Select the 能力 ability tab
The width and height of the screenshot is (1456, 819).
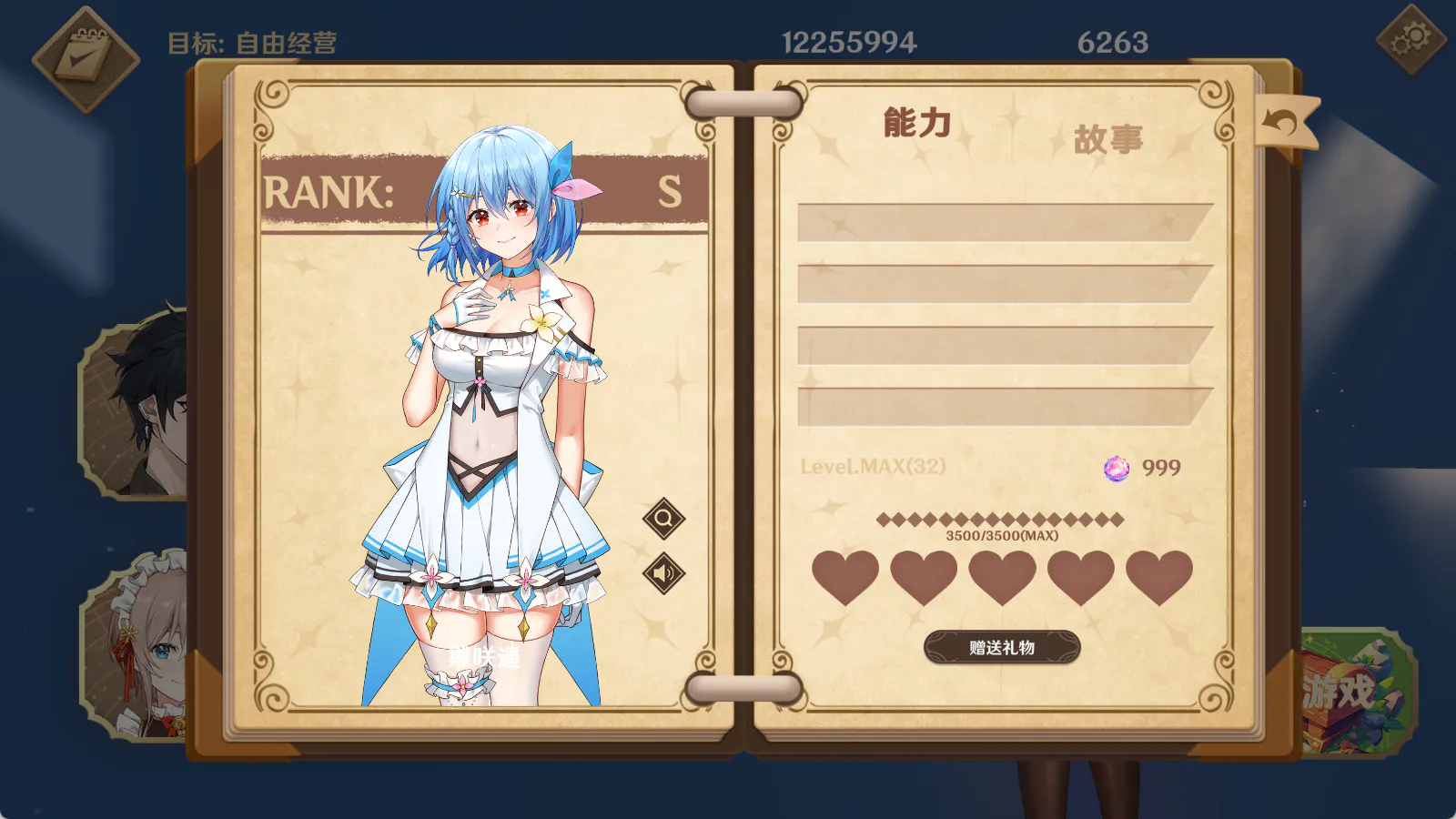pos(916,123)
